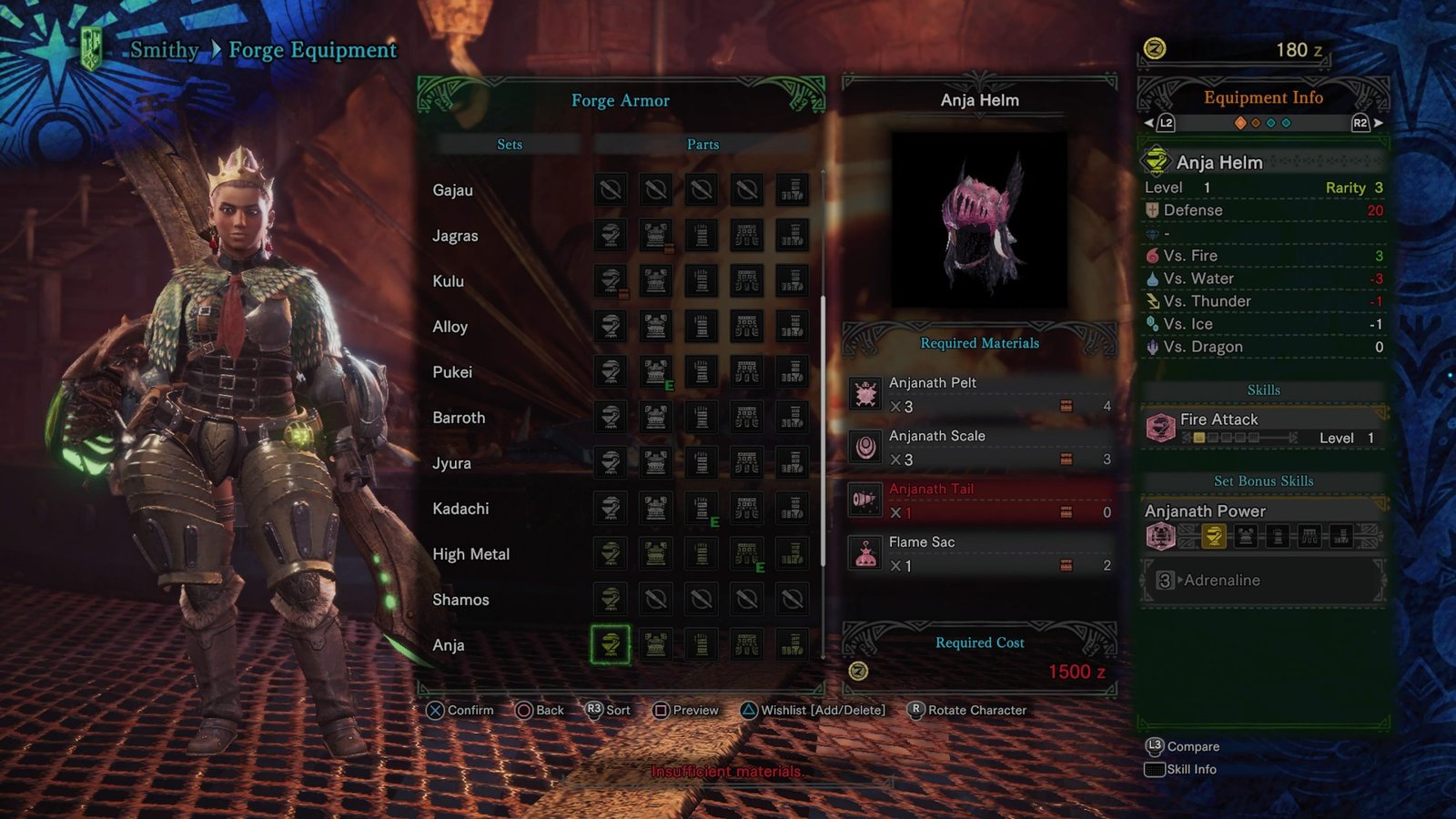
Task: Open the Pukei armor set row
Action: [x=452, y=372]
